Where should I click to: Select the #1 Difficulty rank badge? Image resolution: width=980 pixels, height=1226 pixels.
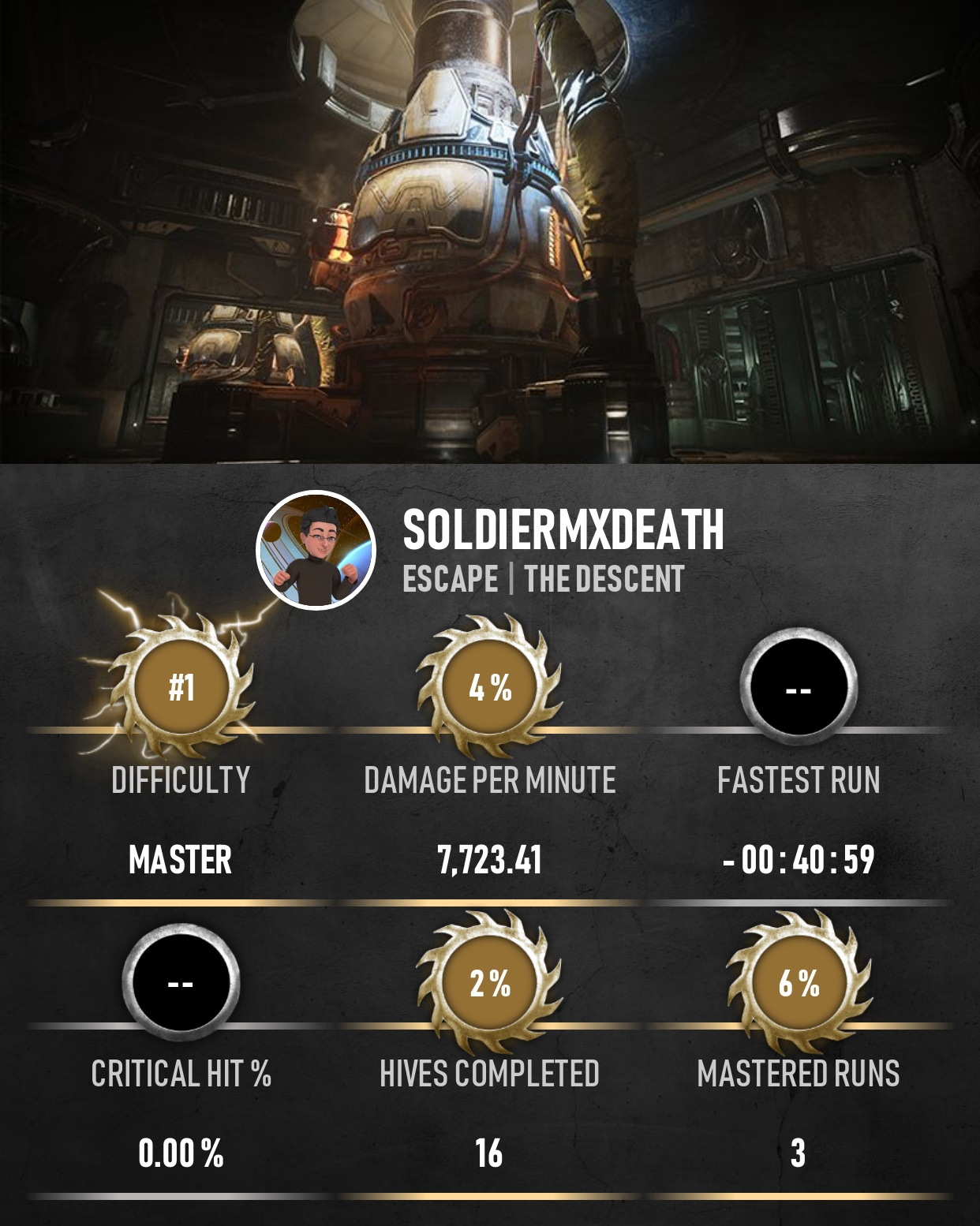point(181,687)
